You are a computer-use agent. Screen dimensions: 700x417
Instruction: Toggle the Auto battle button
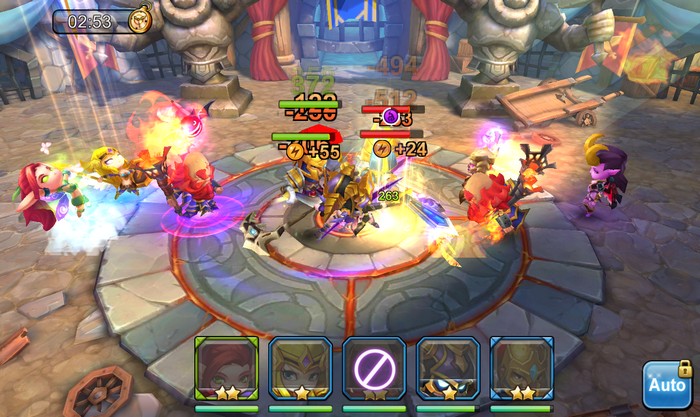pyautogui.click(x=666, y=385)
